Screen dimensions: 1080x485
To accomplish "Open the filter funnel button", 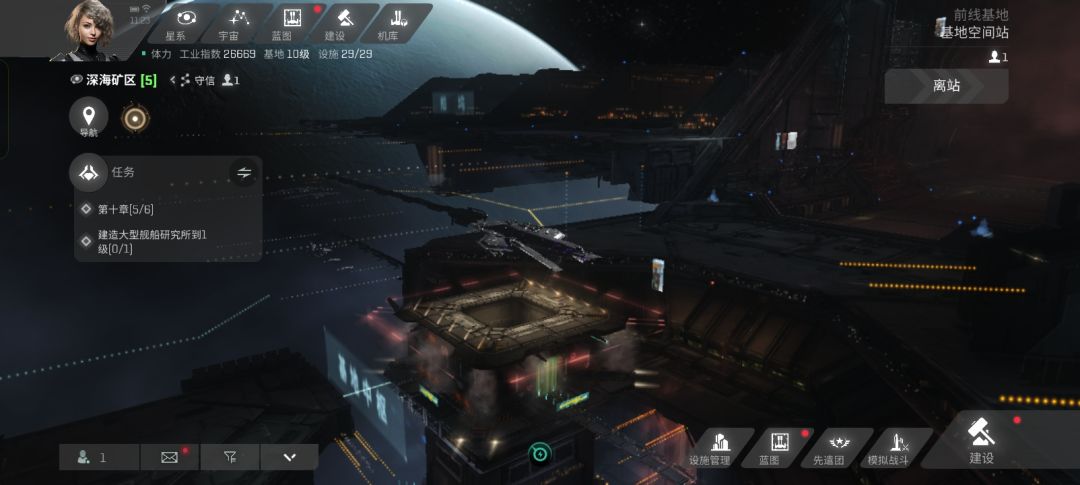I will point(230,457).
